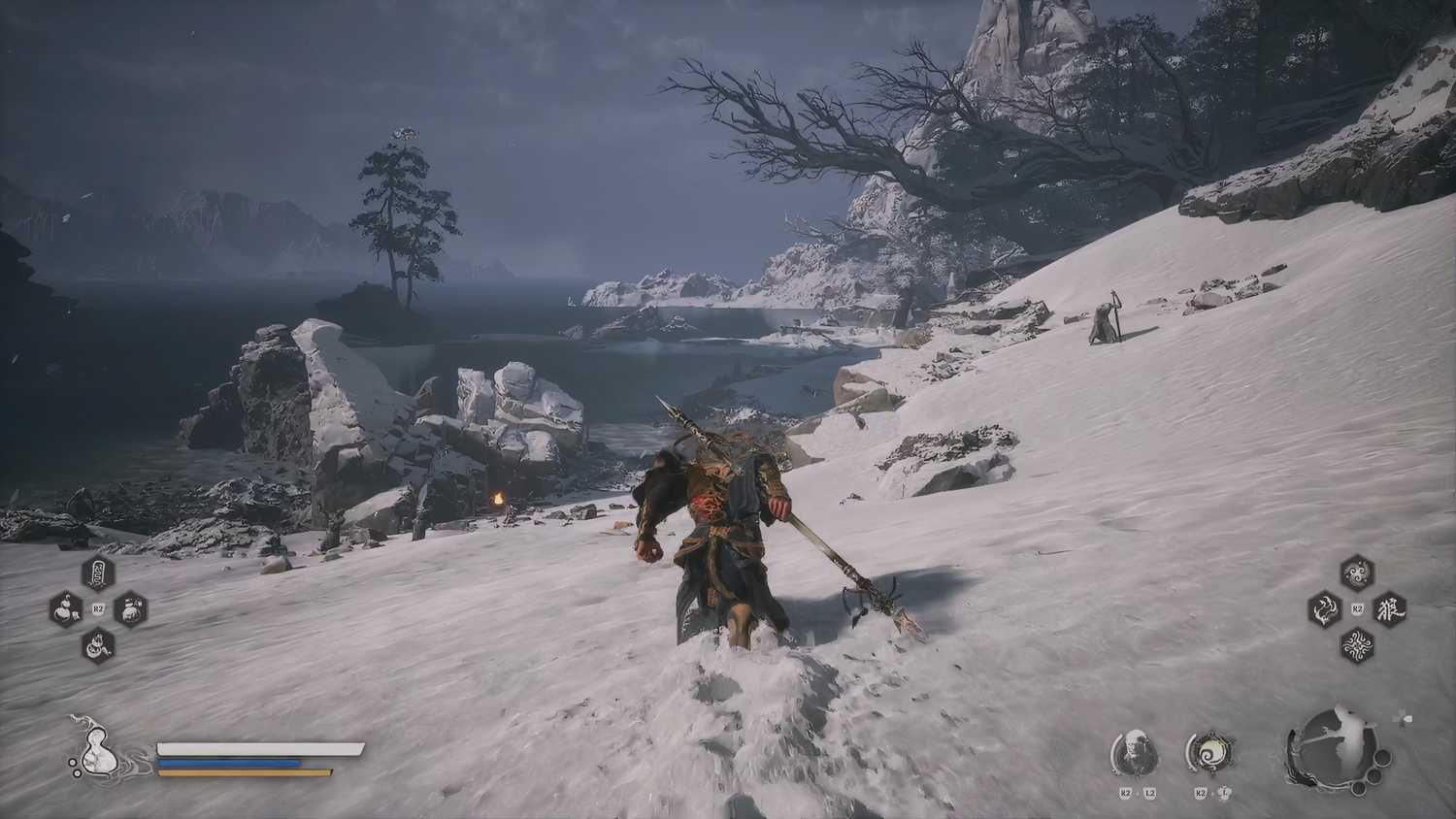Use the spirit skill portrait icon

[1135, 753]
